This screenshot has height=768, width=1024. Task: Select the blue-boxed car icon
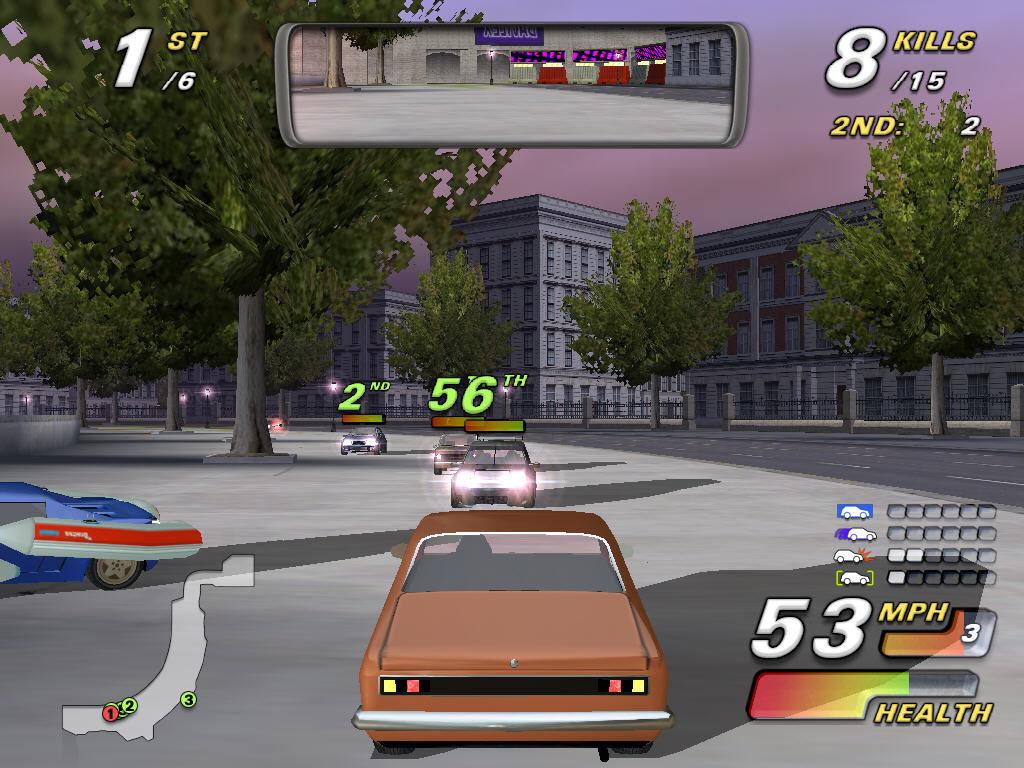coord(854,512)
